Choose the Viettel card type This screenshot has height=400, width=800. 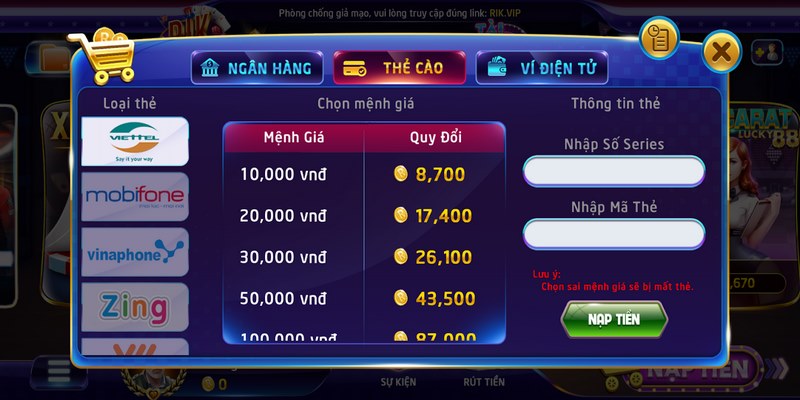(134, 142)
